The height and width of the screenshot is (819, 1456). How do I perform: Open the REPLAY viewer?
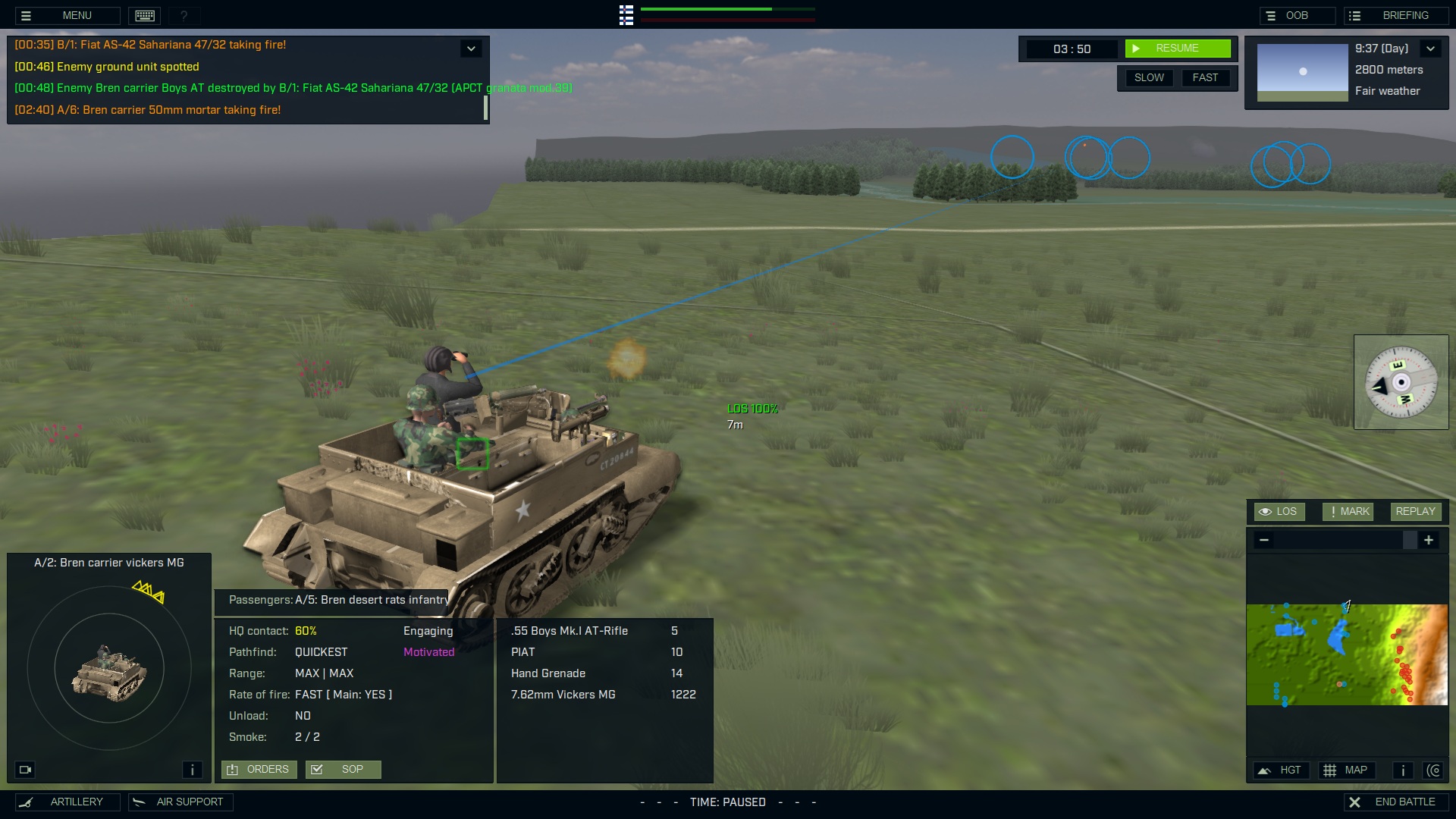[1415, 511]
